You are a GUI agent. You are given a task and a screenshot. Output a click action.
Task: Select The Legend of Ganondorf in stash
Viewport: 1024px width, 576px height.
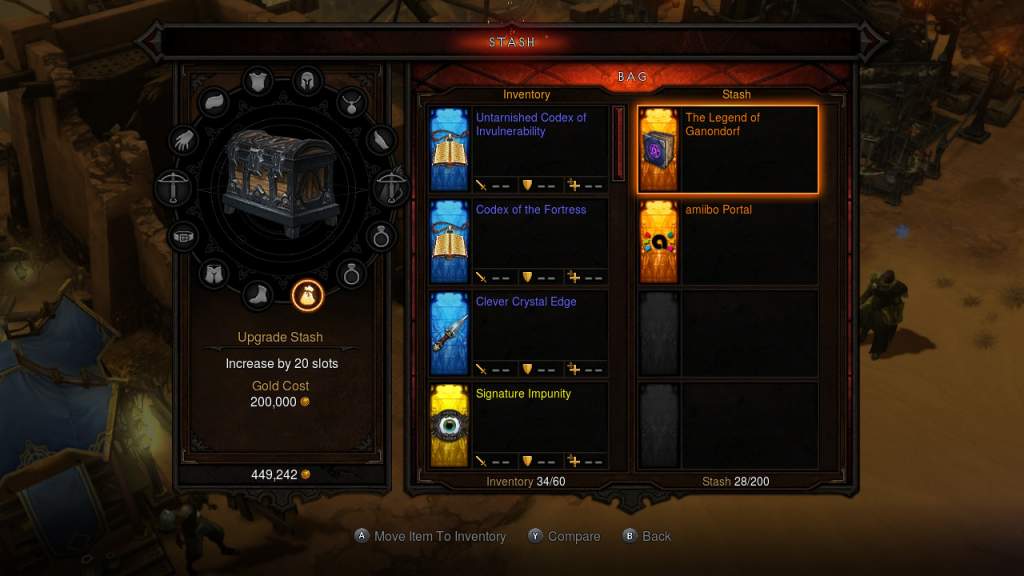[x=728, y=149]
